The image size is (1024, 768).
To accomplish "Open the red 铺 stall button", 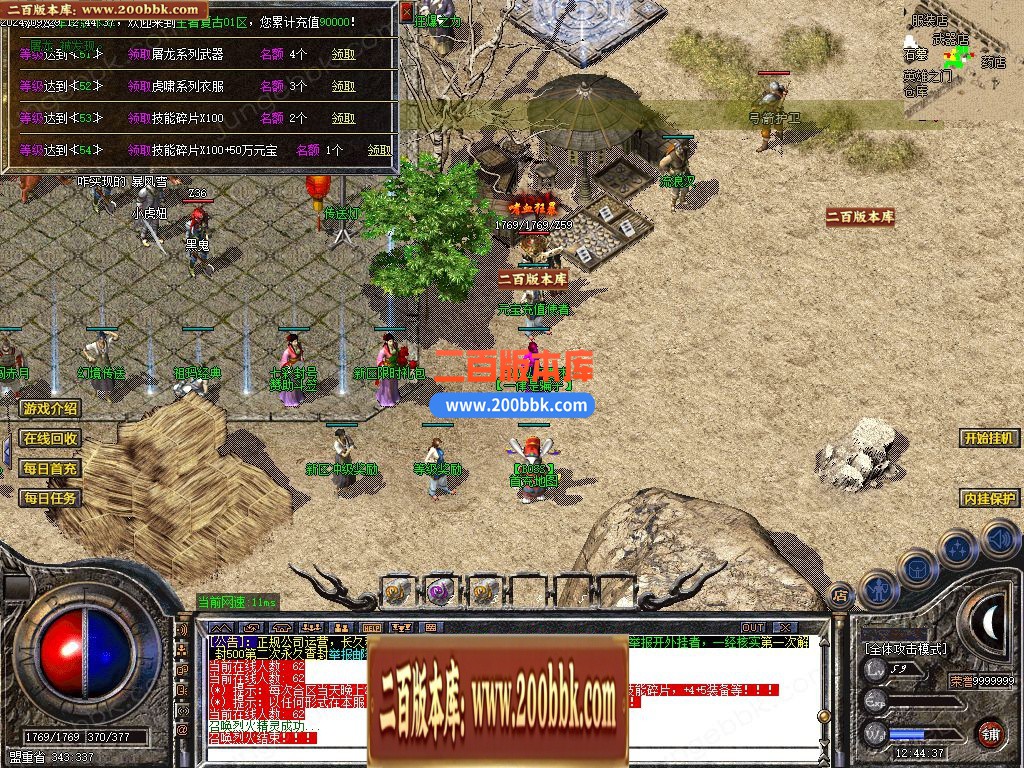I will pyautogui.click(x=990, y=733).
